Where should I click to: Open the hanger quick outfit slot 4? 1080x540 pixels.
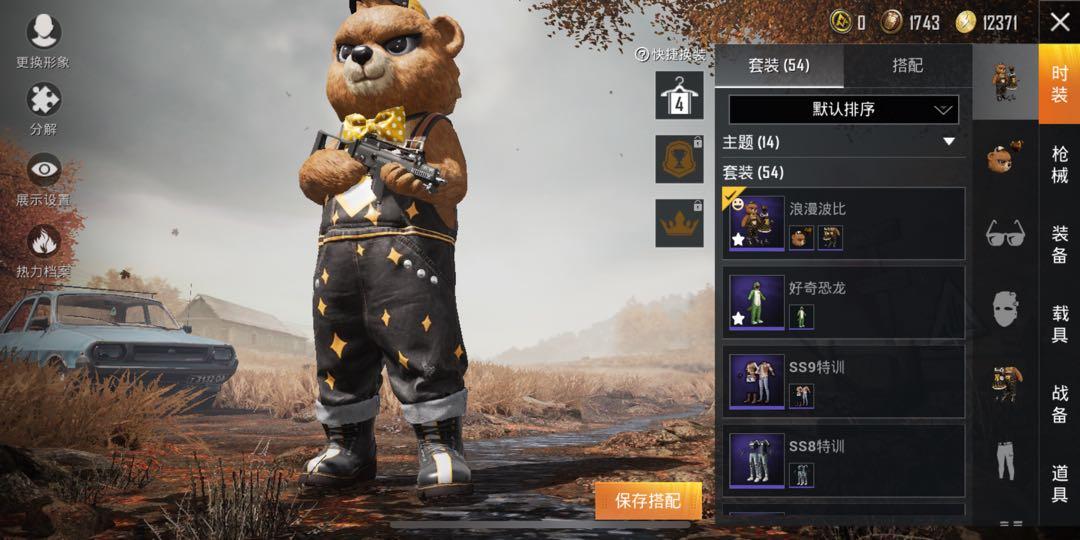point(679,95)
